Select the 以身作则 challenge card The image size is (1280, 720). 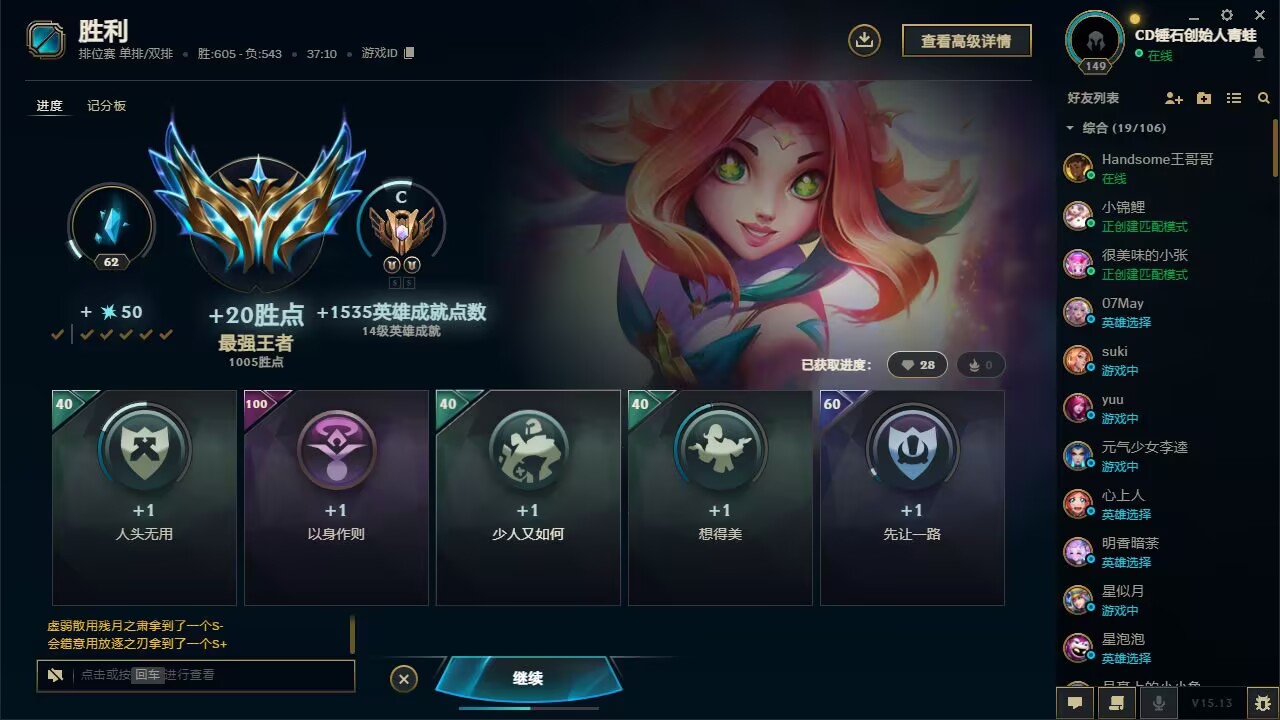coord(336,497)
